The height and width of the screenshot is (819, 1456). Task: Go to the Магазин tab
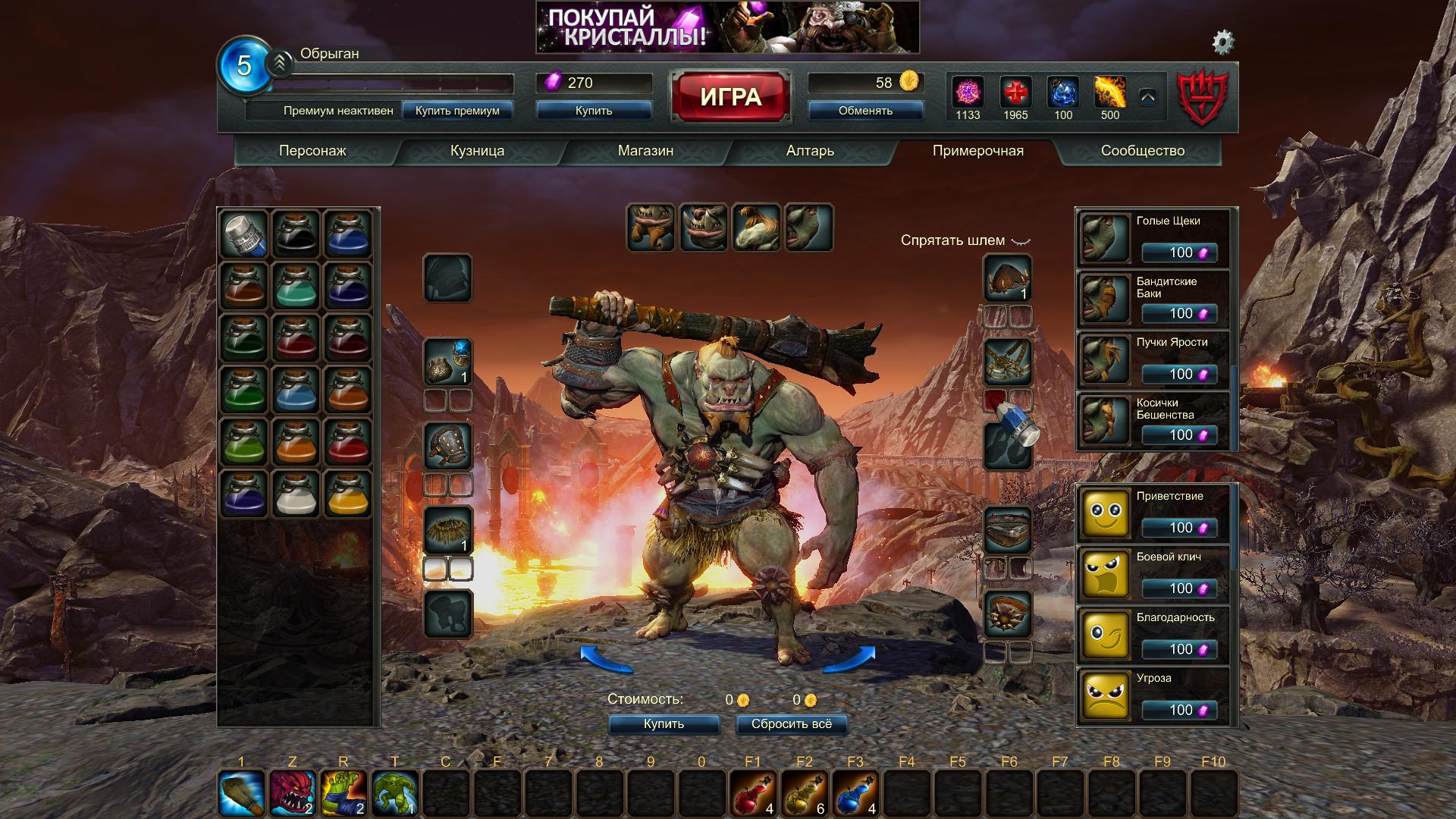pos(645,151)
